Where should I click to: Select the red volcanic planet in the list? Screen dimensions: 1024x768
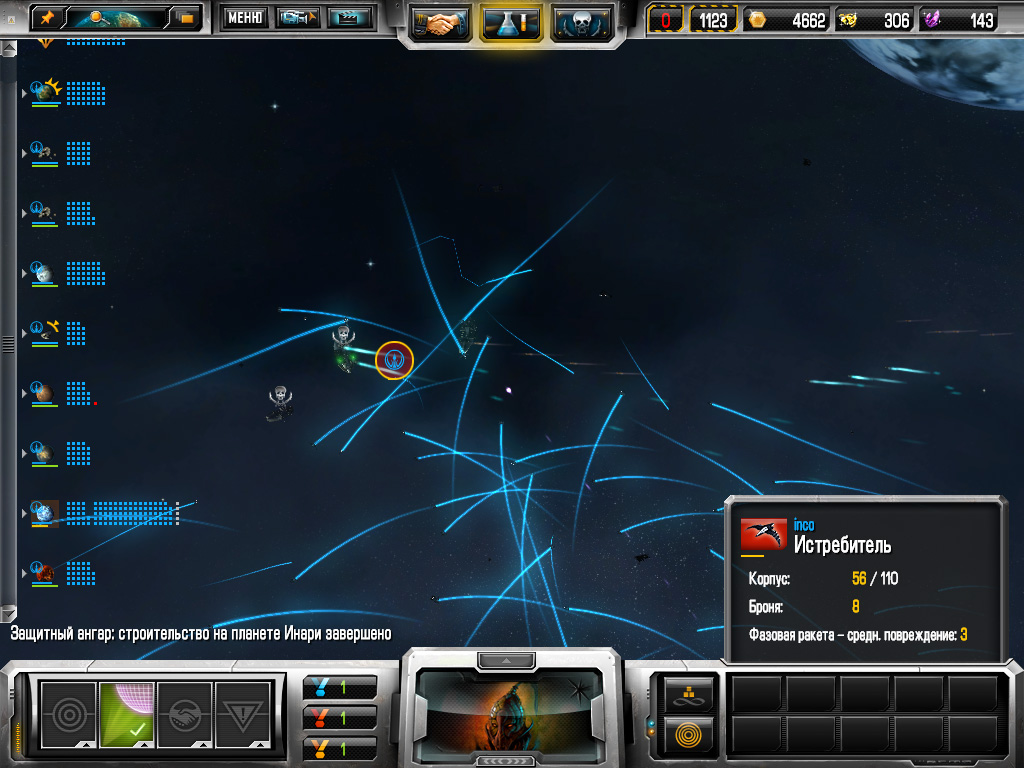point(43,573)
